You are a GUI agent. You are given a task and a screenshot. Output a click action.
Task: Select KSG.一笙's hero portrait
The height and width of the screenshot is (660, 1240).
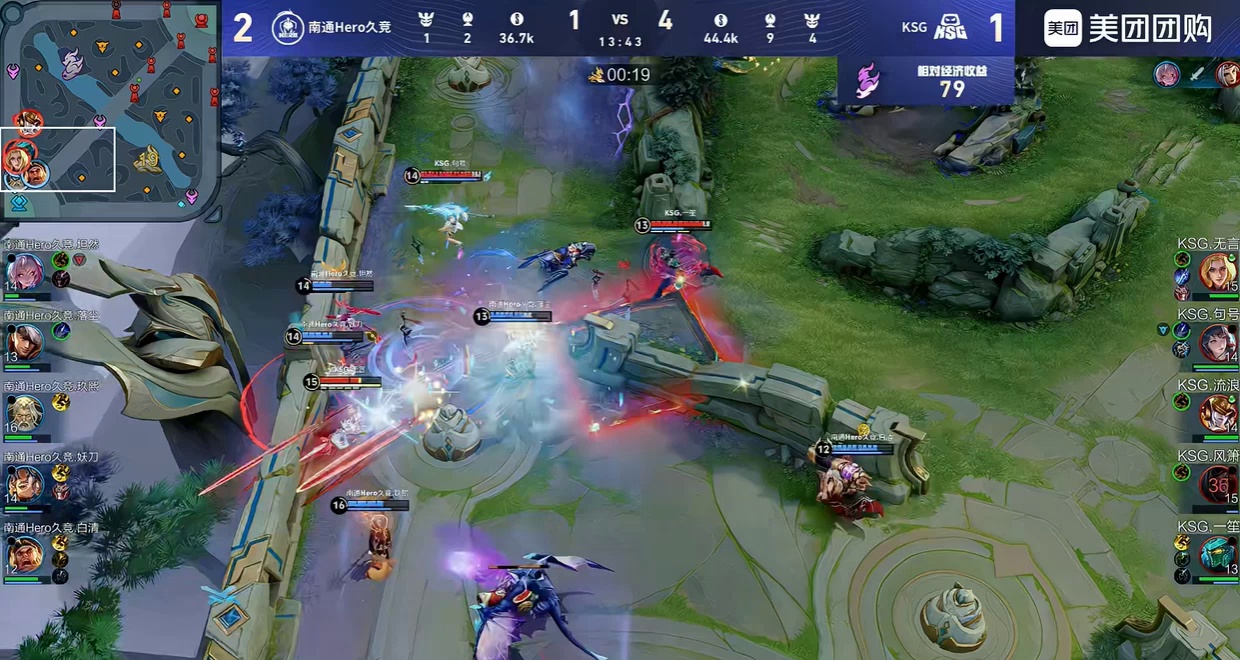[x=1218, y=555]
